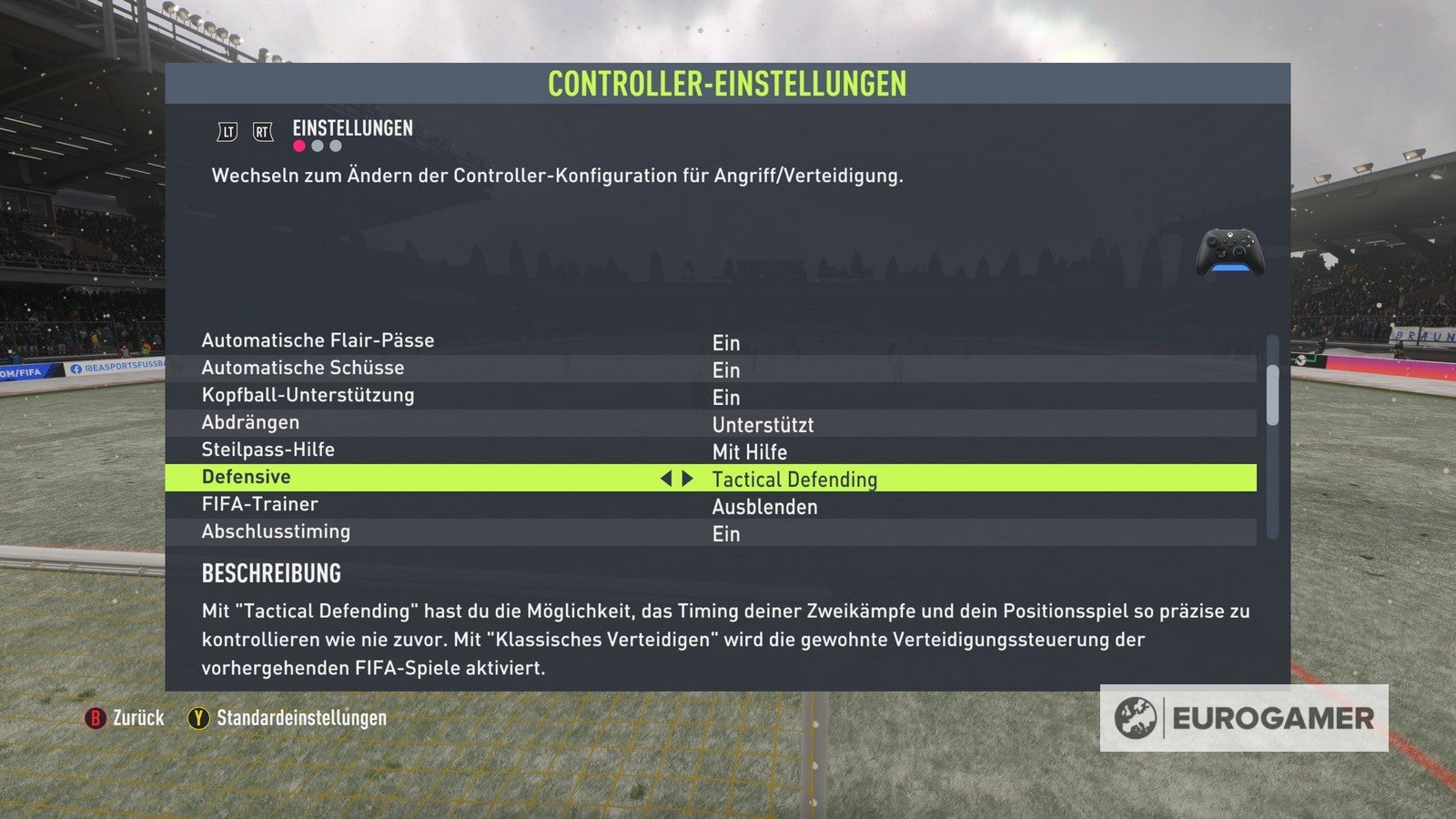This screenshot has height=819, width=1456.
Task: Click the yellow Y button icon
Action: tap(197, 718)
